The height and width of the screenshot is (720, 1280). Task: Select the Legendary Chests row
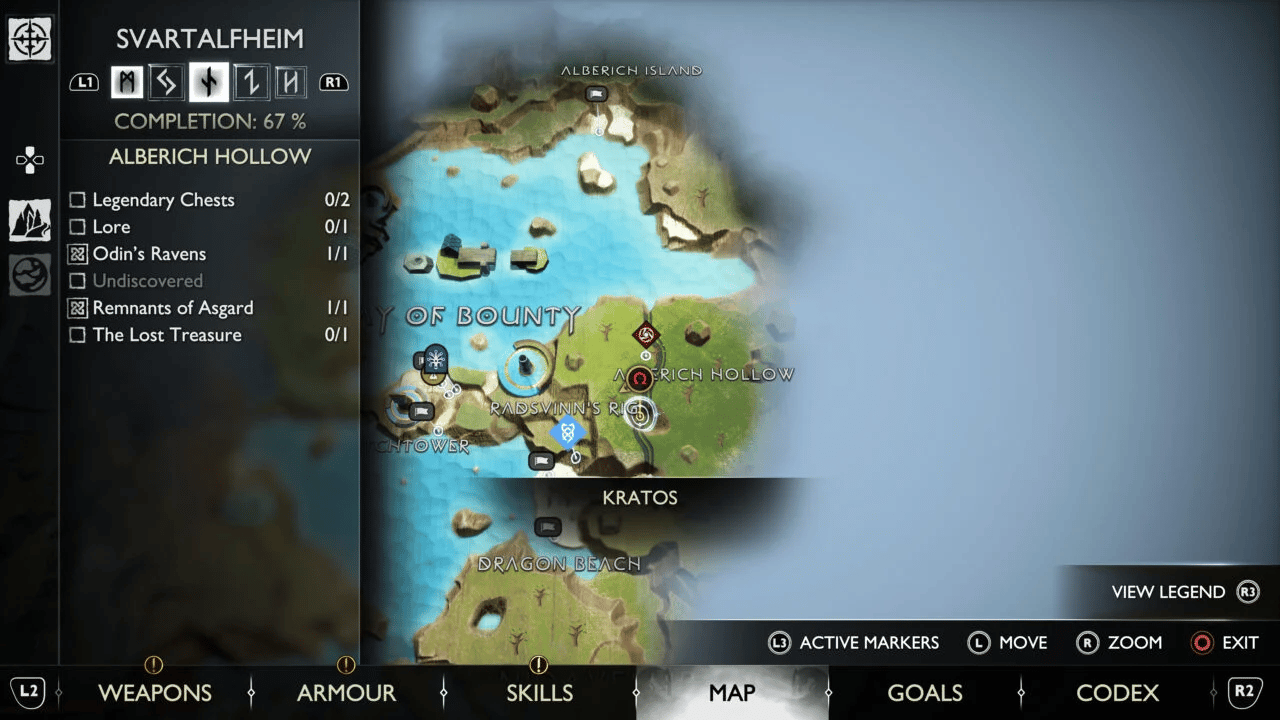[163, 200]
